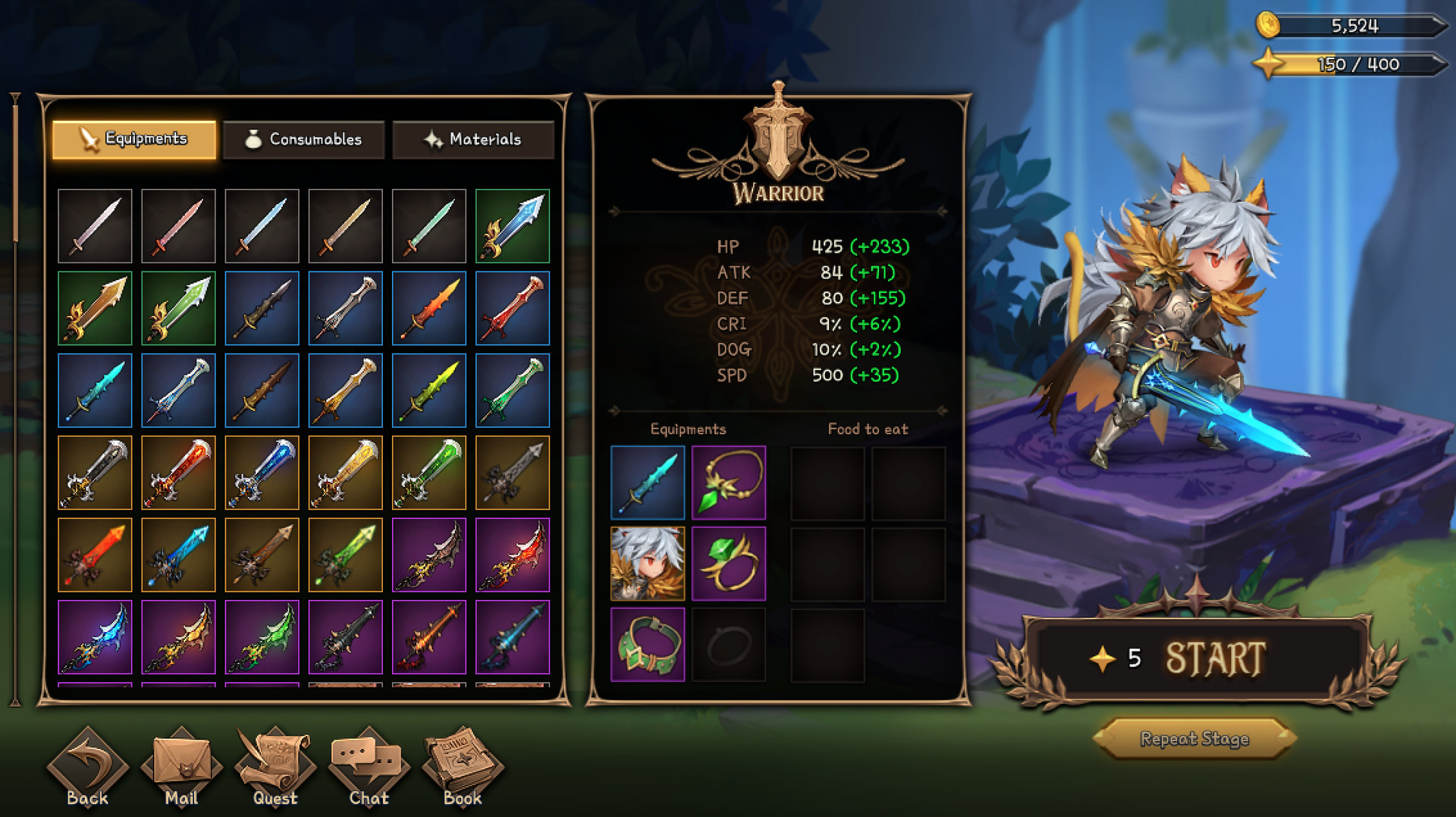Click the empty ring equipment slot

pos(728,643)
